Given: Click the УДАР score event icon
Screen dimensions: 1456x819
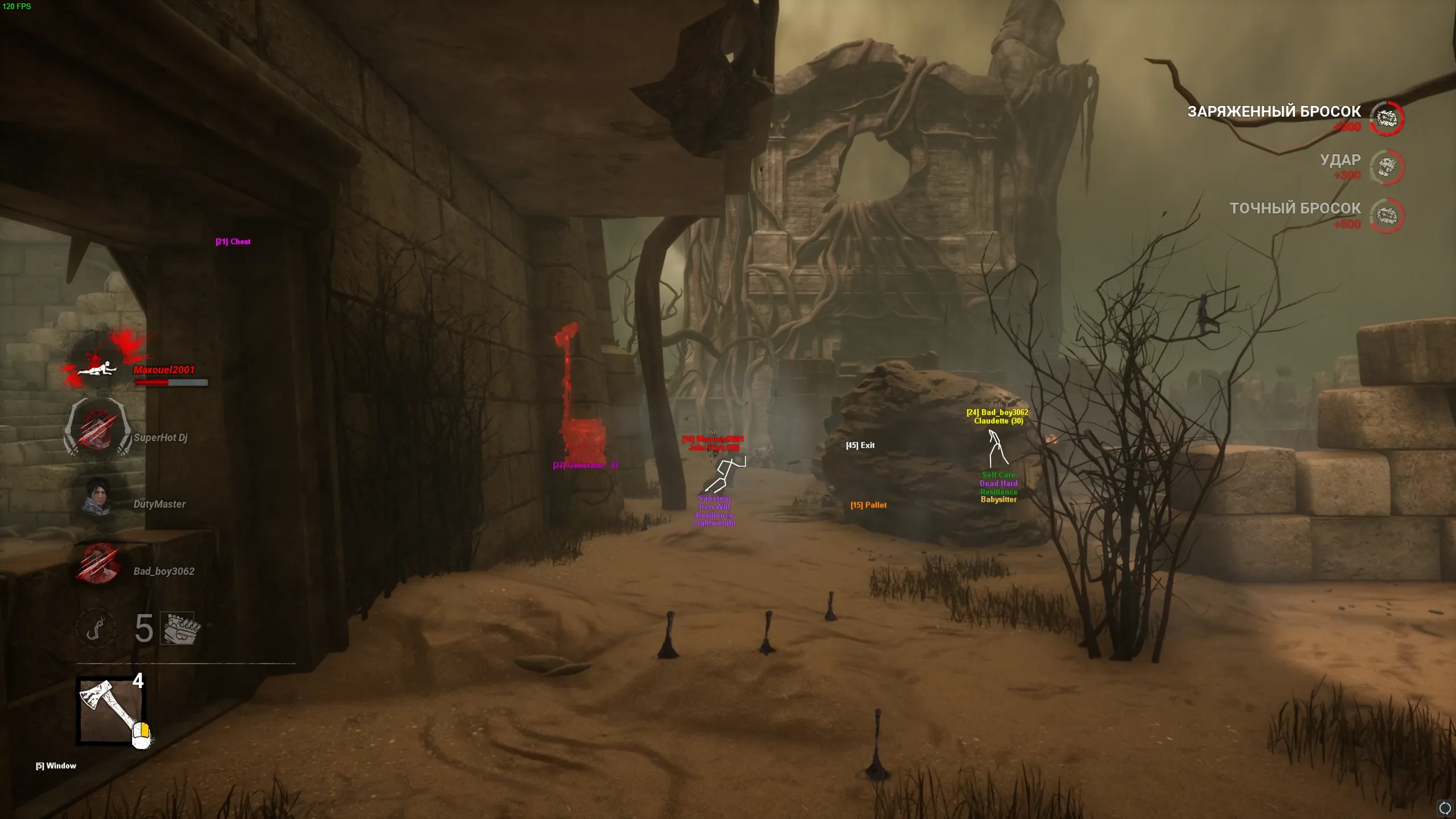Looking at the screenshot, I should coord(1387,167).
